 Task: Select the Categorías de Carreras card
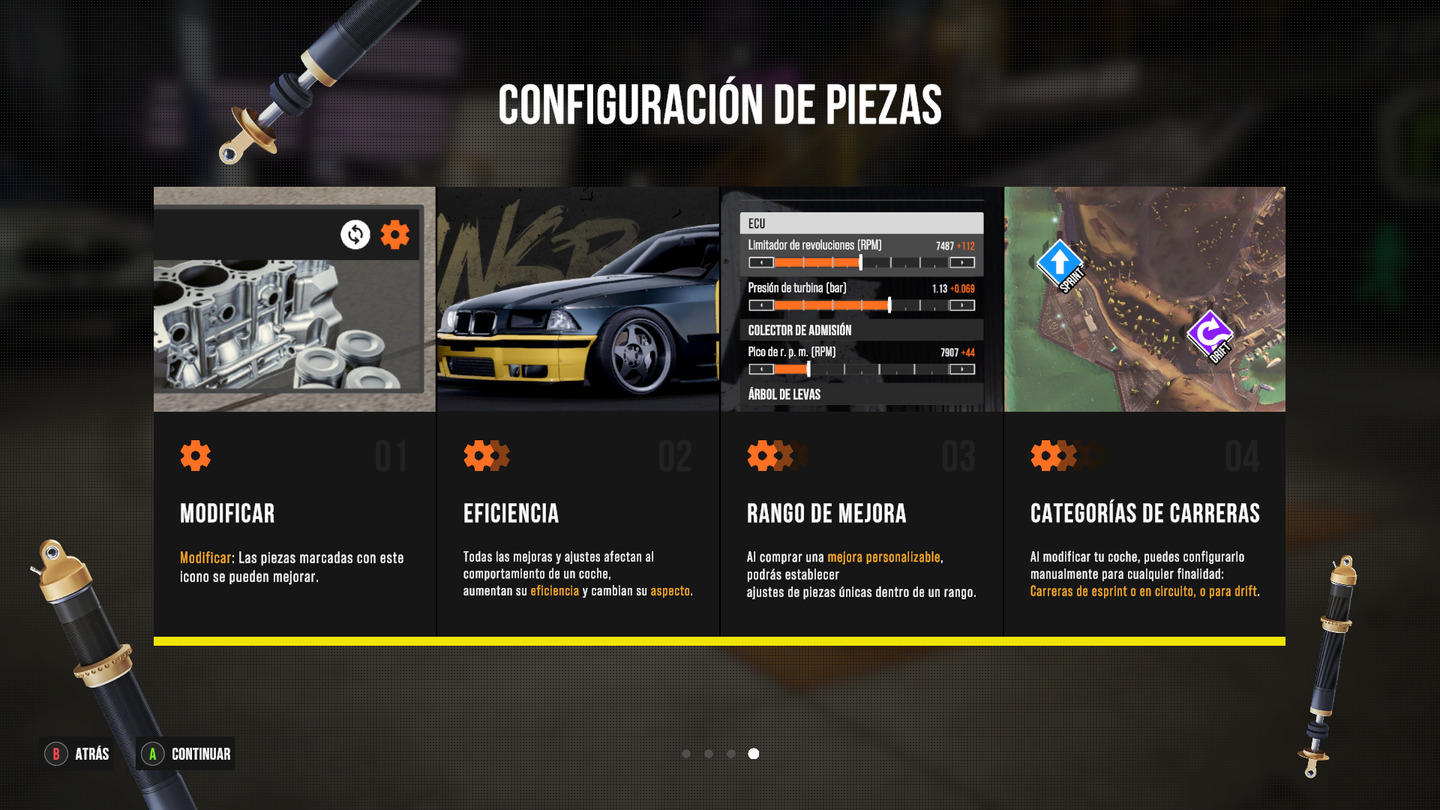(x=1144, y=410)
